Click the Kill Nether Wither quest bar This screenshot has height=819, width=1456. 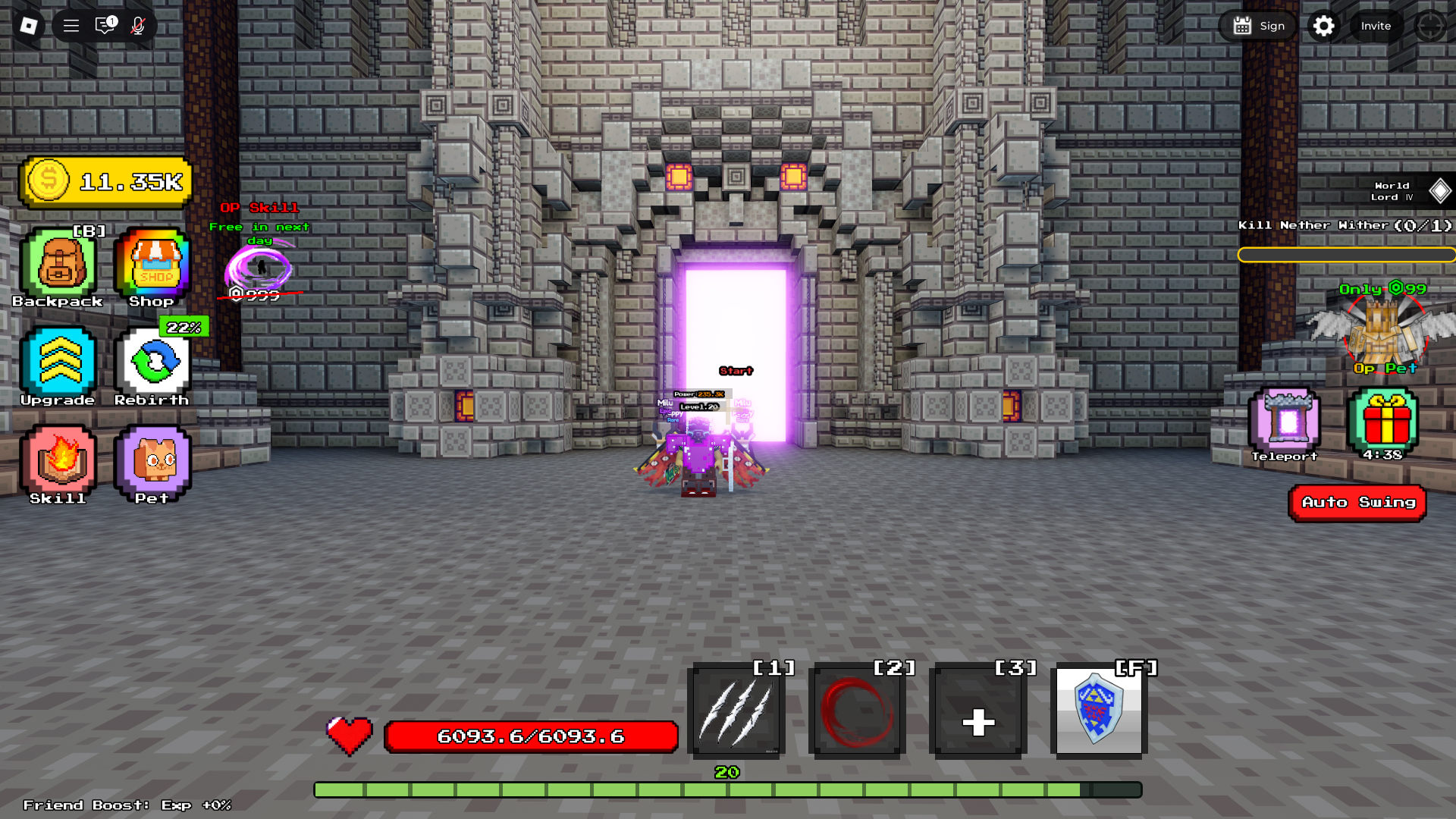click(1347, 255)
